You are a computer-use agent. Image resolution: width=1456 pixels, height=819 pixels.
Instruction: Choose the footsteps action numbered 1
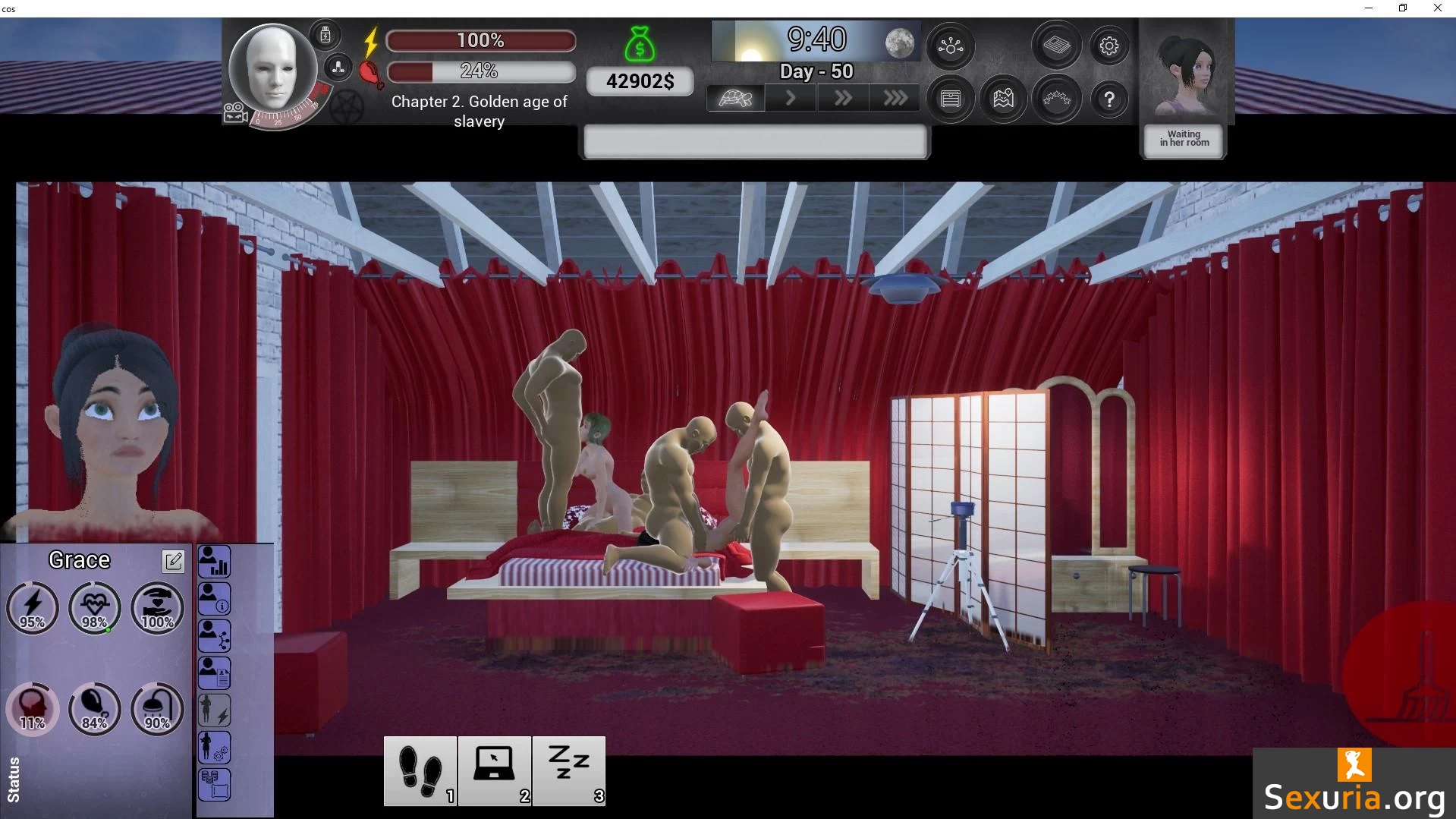click(420, 770)
